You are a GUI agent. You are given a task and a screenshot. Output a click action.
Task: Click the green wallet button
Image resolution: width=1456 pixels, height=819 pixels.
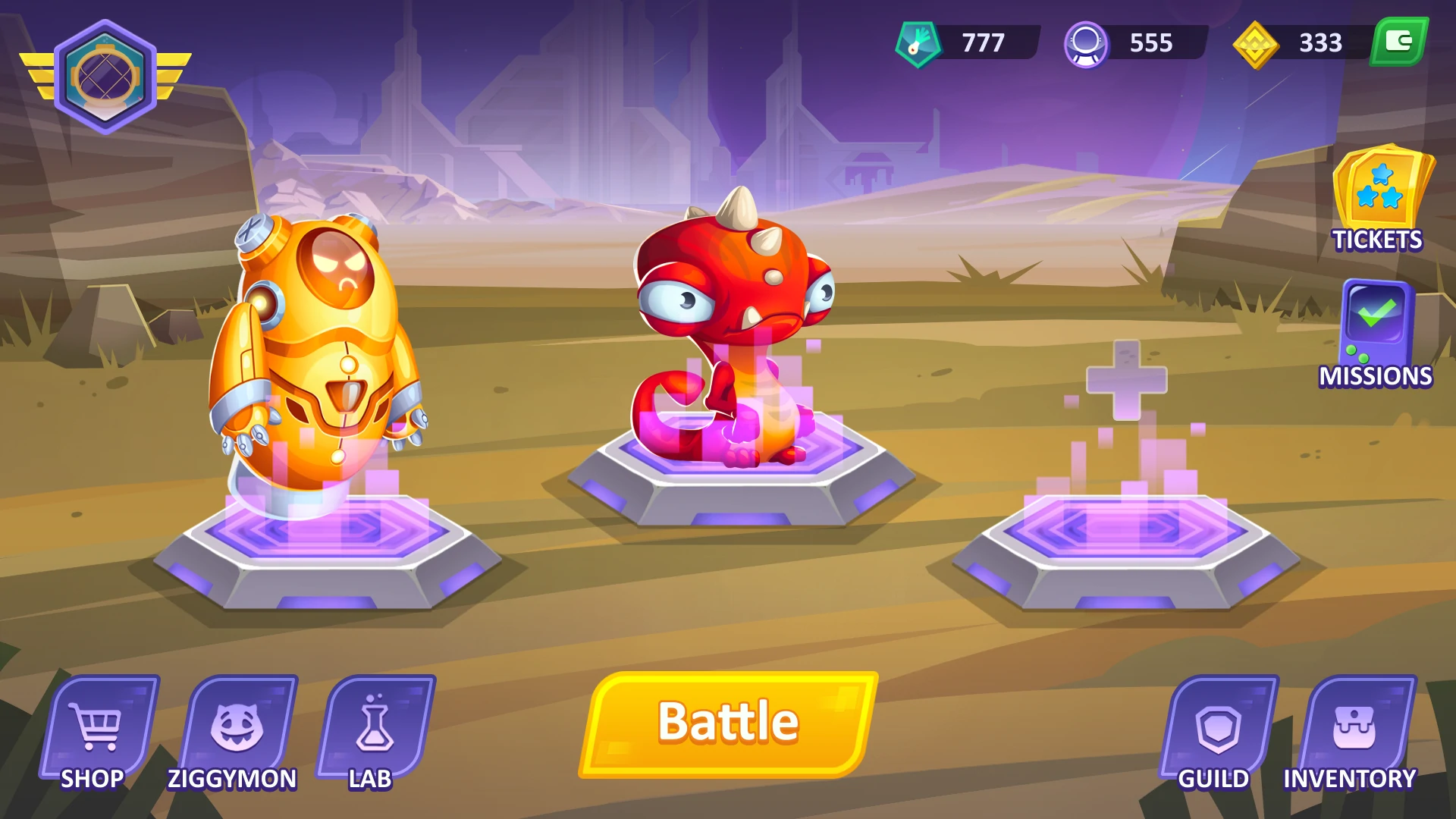pyautogui.click(x=1399, y=42)
